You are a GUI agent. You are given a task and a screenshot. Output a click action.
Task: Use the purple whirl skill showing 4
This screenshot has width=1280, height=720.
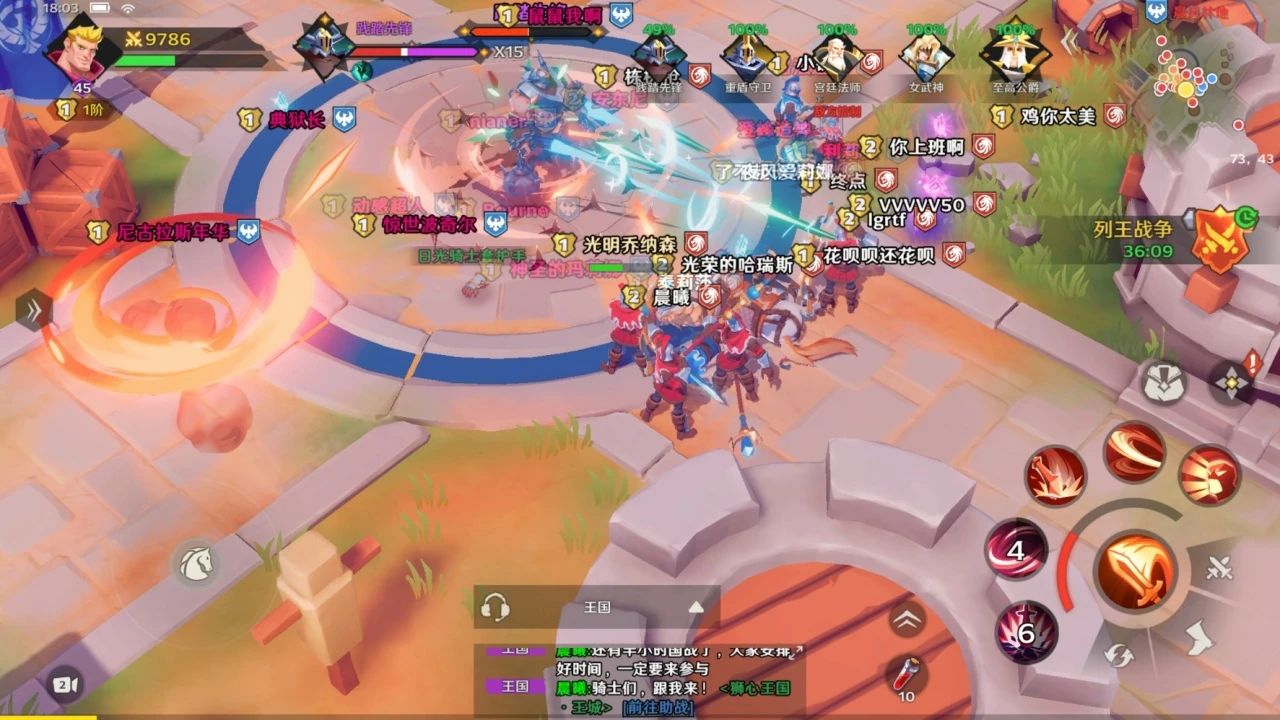coord(1018,551)
